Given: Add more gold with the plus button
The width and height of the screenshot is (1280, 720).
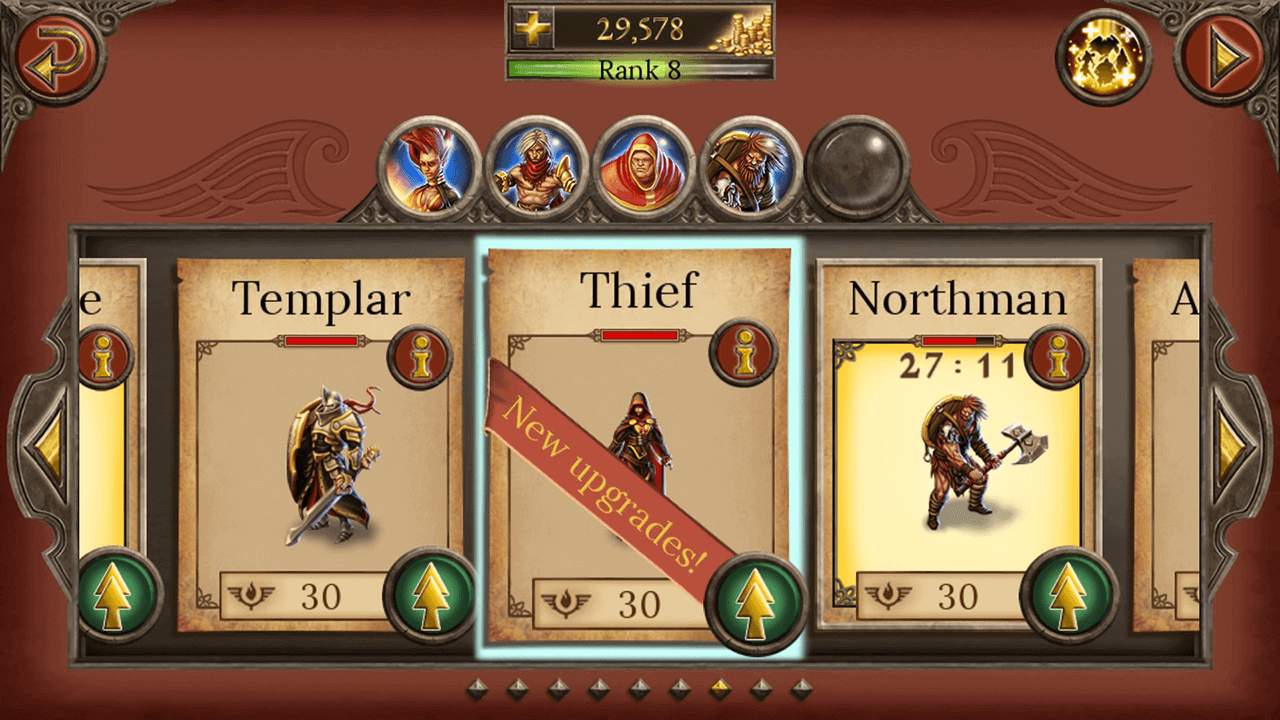Looking at the screenshot, I should (x=533, y=28).
